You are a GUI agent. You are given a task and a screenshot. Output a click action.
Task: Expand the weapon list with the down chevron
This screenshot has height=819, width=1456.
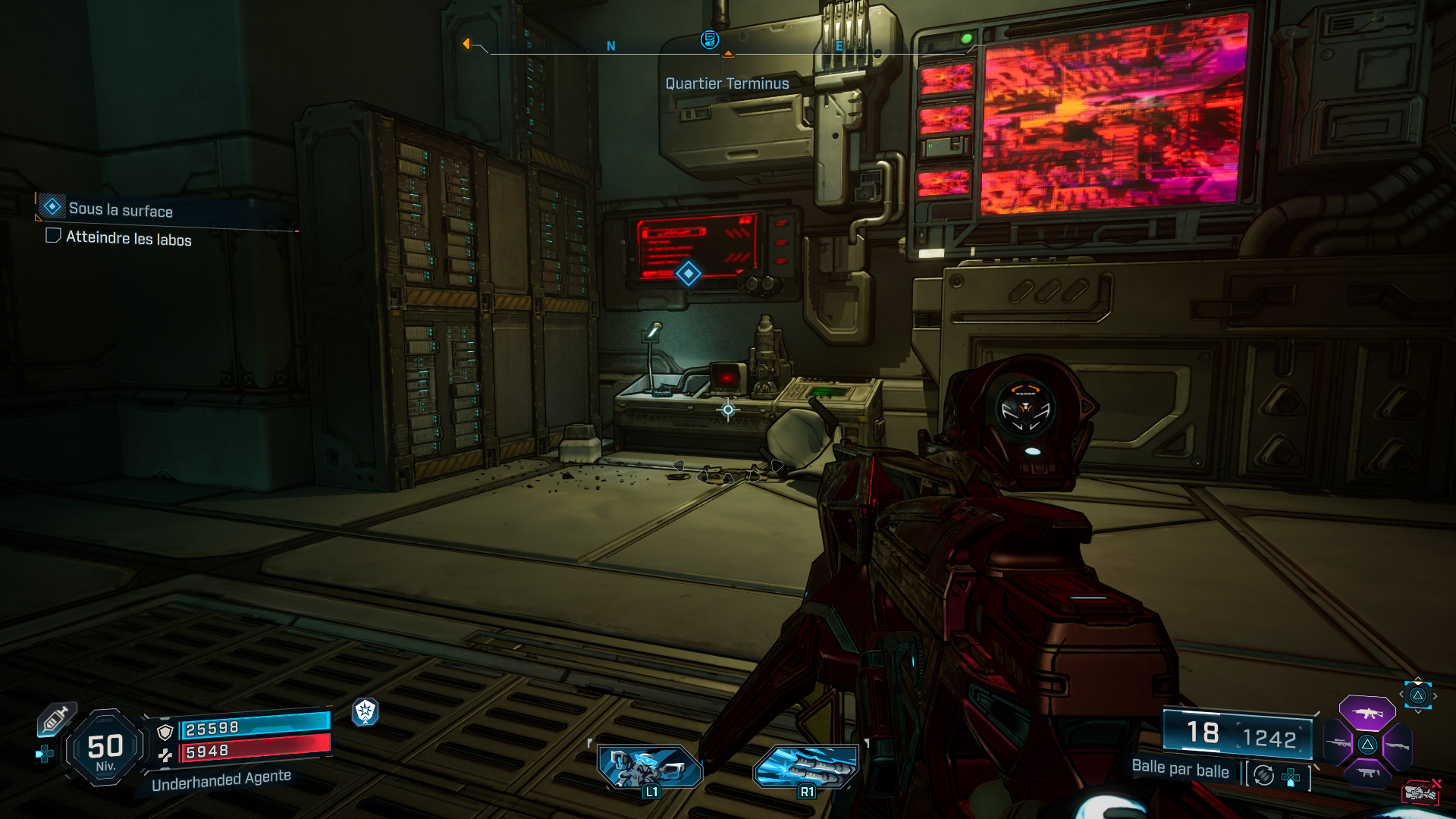(x=1417, y=711)
